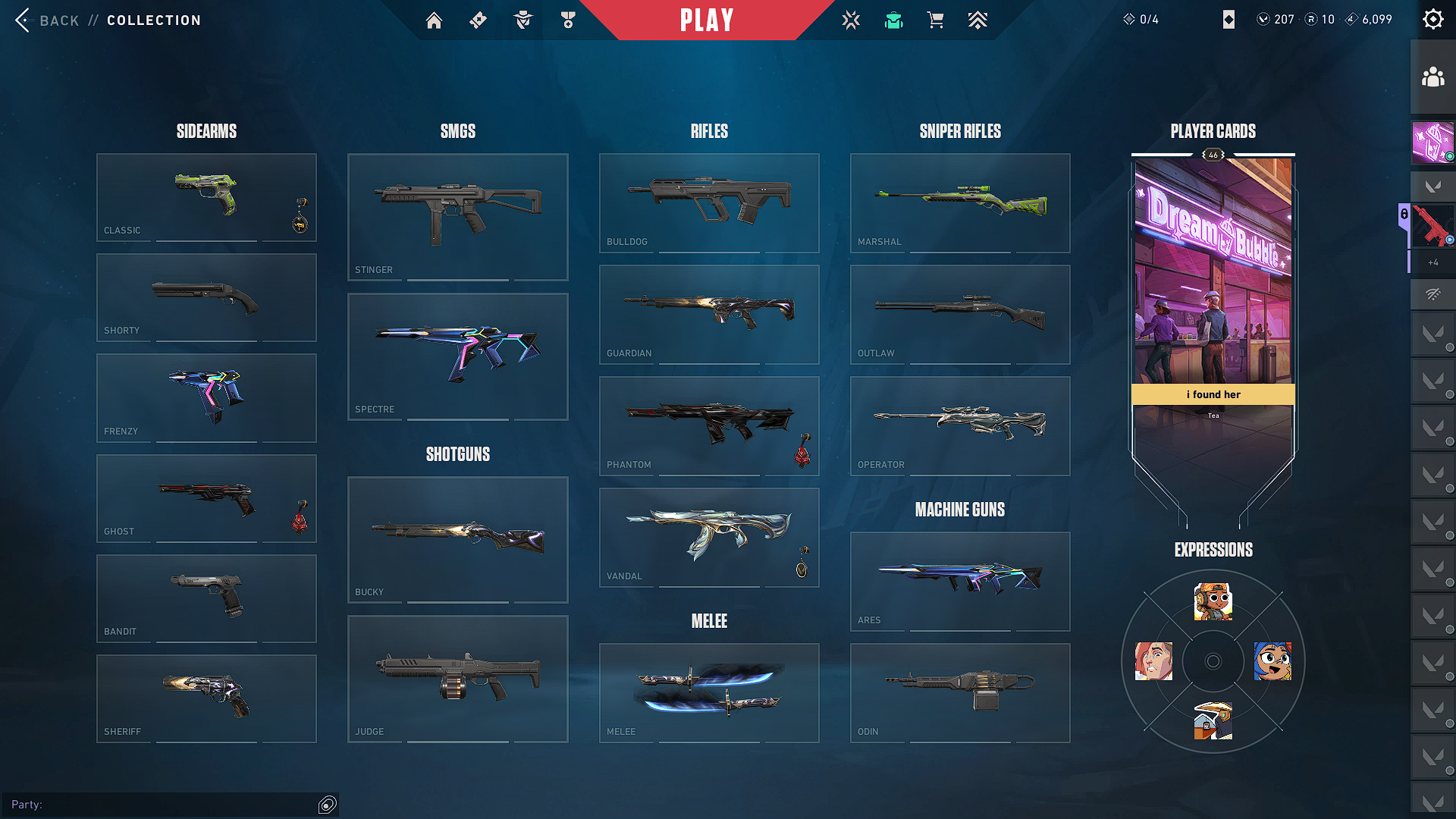The image size is (1456, 819).
Task: Open the Stinger SMG slot
Action: pyautogui.click(x=457, y=217)
